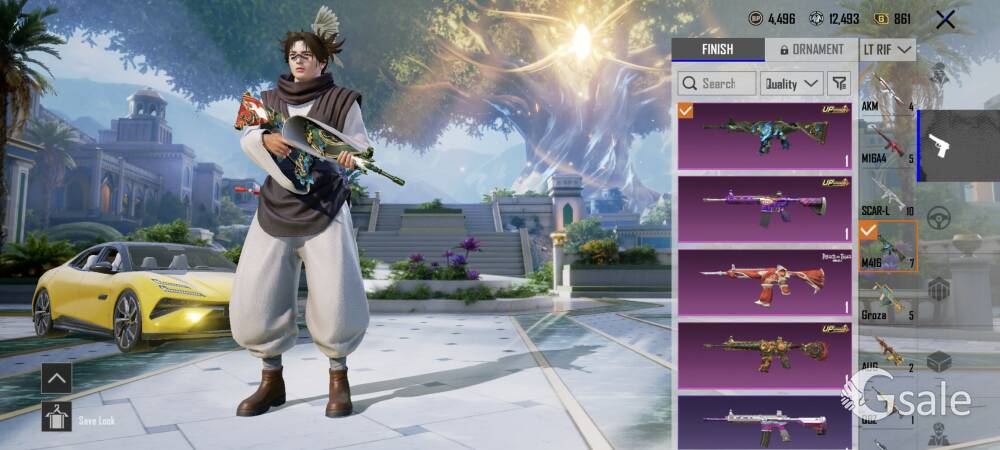Pick the green and gold ornate M416 finish
1000x450 pixels.
pos(764,352)
